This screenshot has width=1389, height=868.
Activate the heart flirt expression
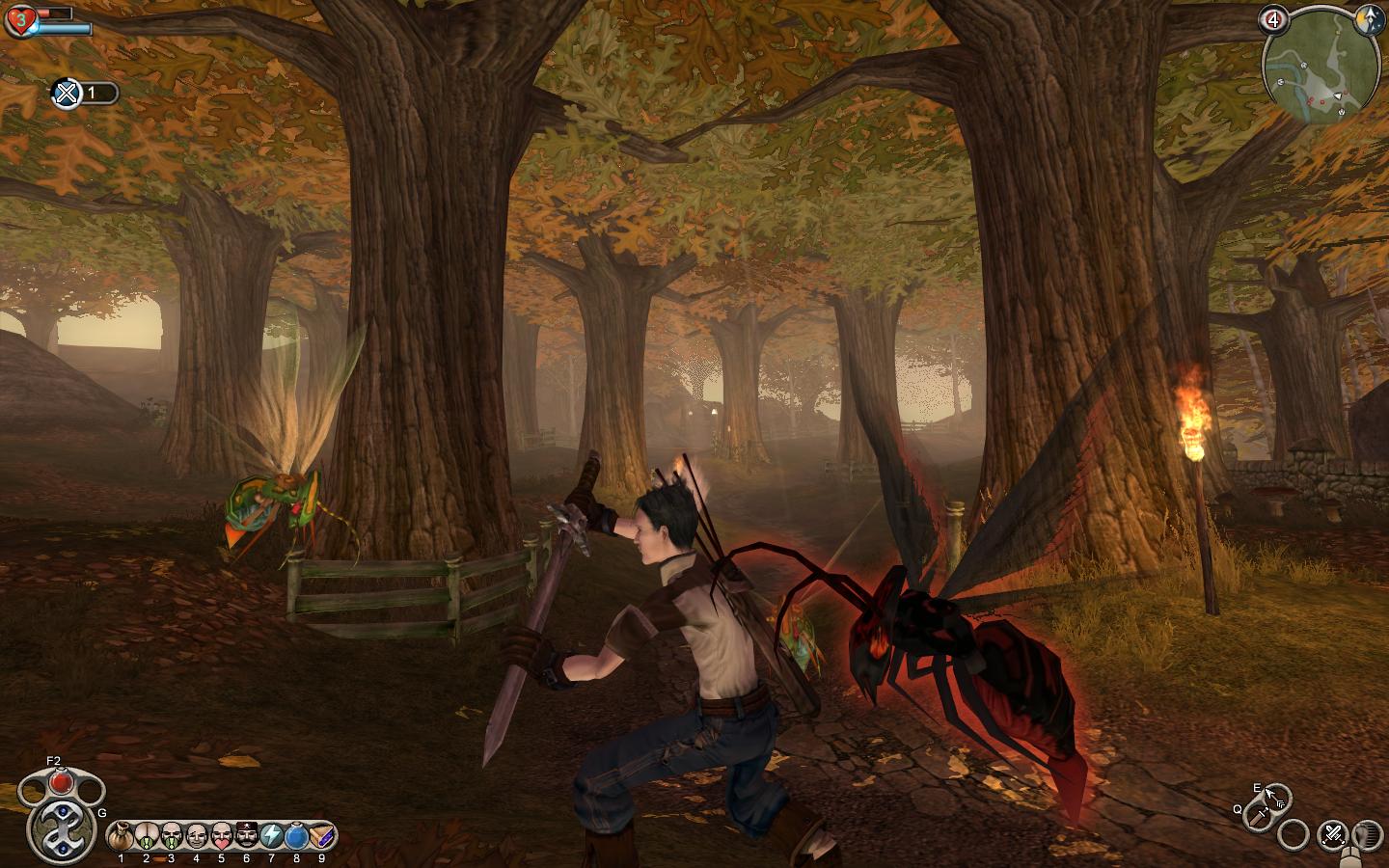coord(221,834)
